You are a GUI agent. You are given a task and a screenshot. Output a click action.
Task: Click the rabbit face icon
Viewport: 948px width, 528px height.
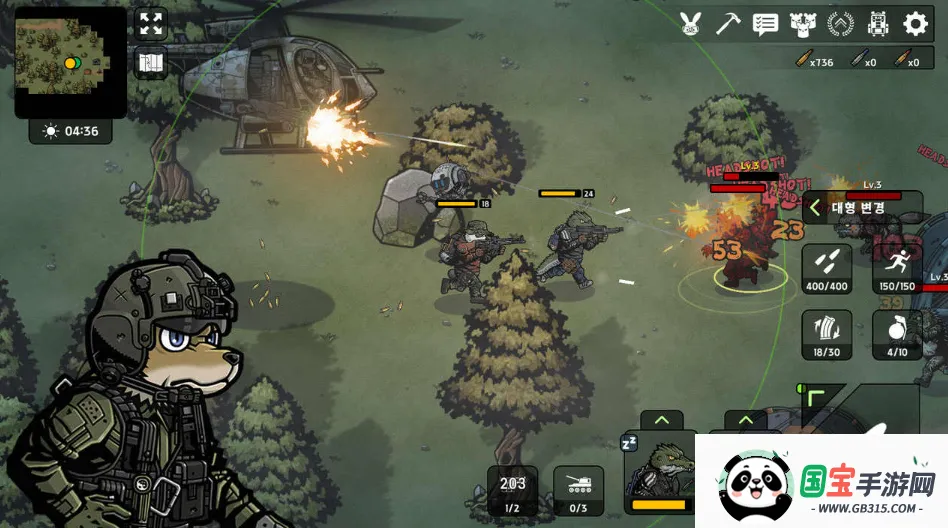coord(690,23)
